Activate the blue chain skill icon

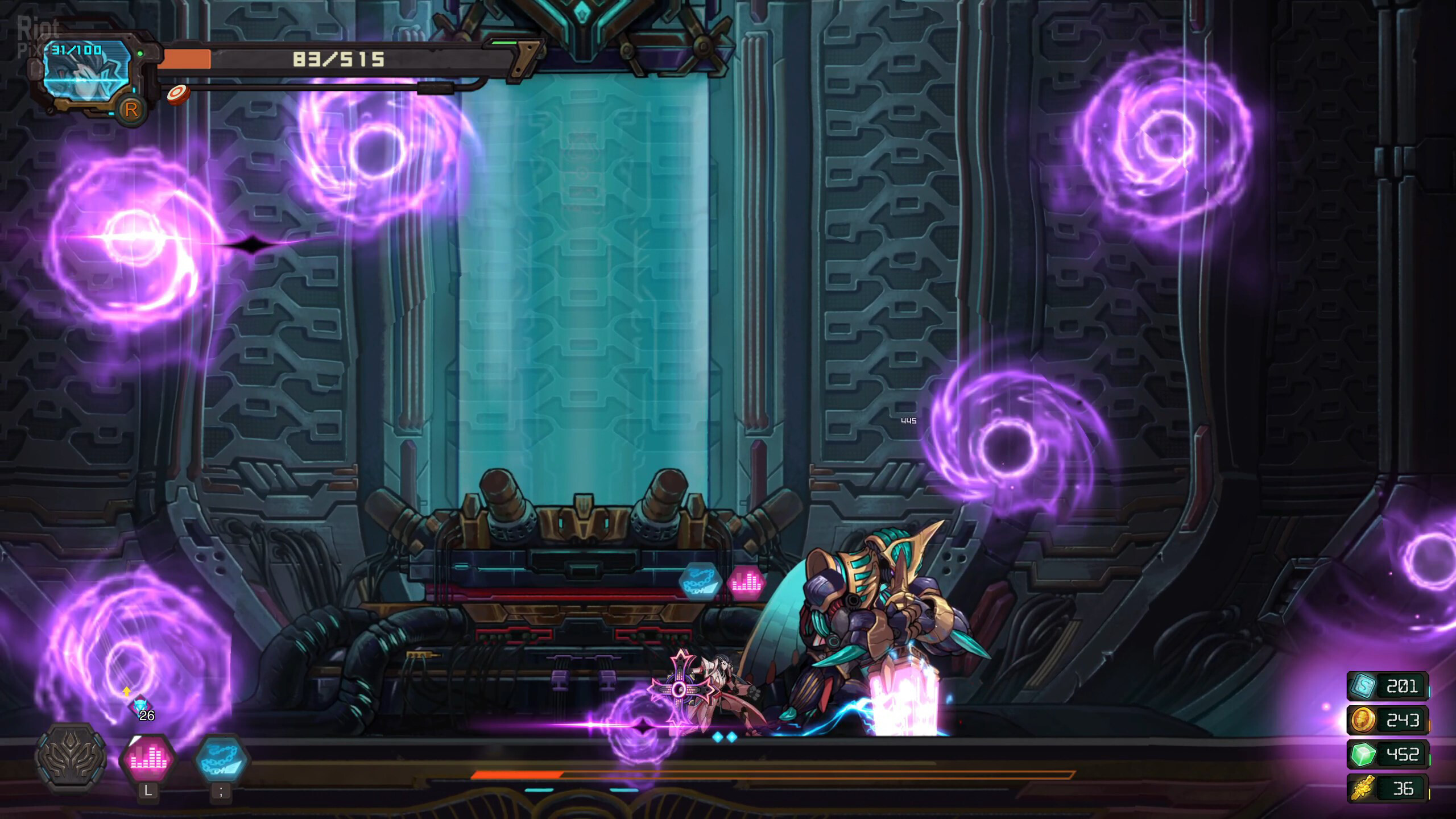tap(221, 759)
